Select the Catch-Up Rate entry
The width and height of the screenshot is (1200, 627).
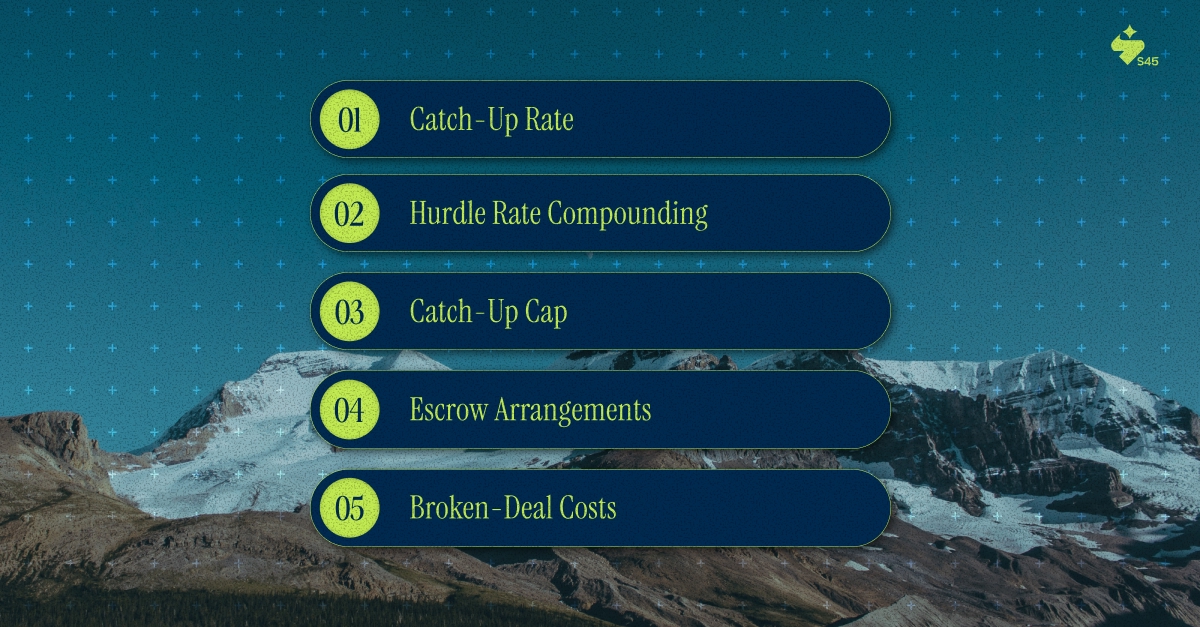599,120
